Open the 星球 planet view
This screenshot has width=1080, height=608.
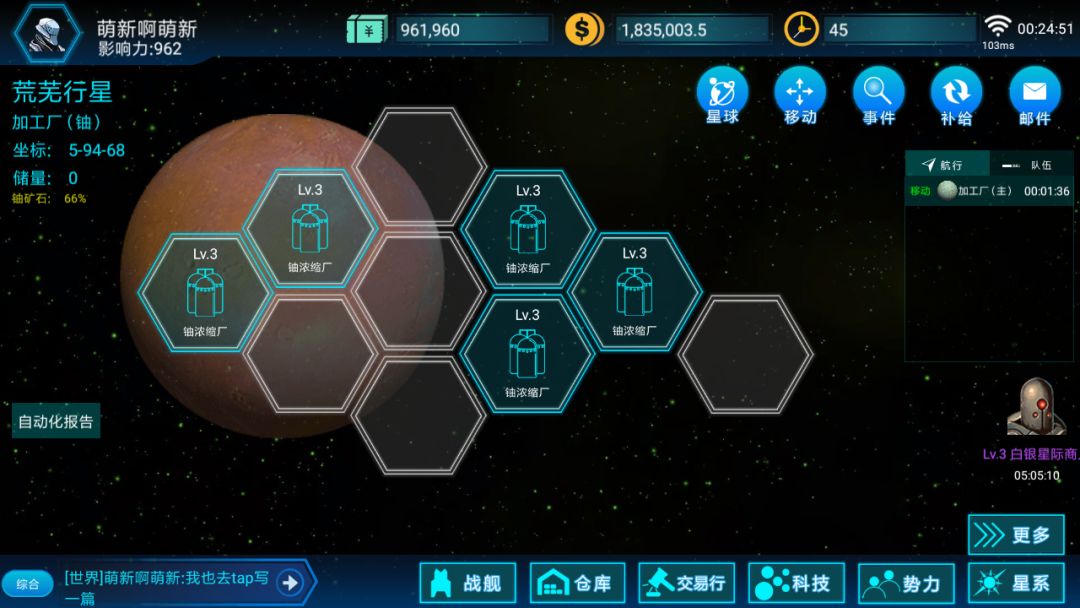722,96
